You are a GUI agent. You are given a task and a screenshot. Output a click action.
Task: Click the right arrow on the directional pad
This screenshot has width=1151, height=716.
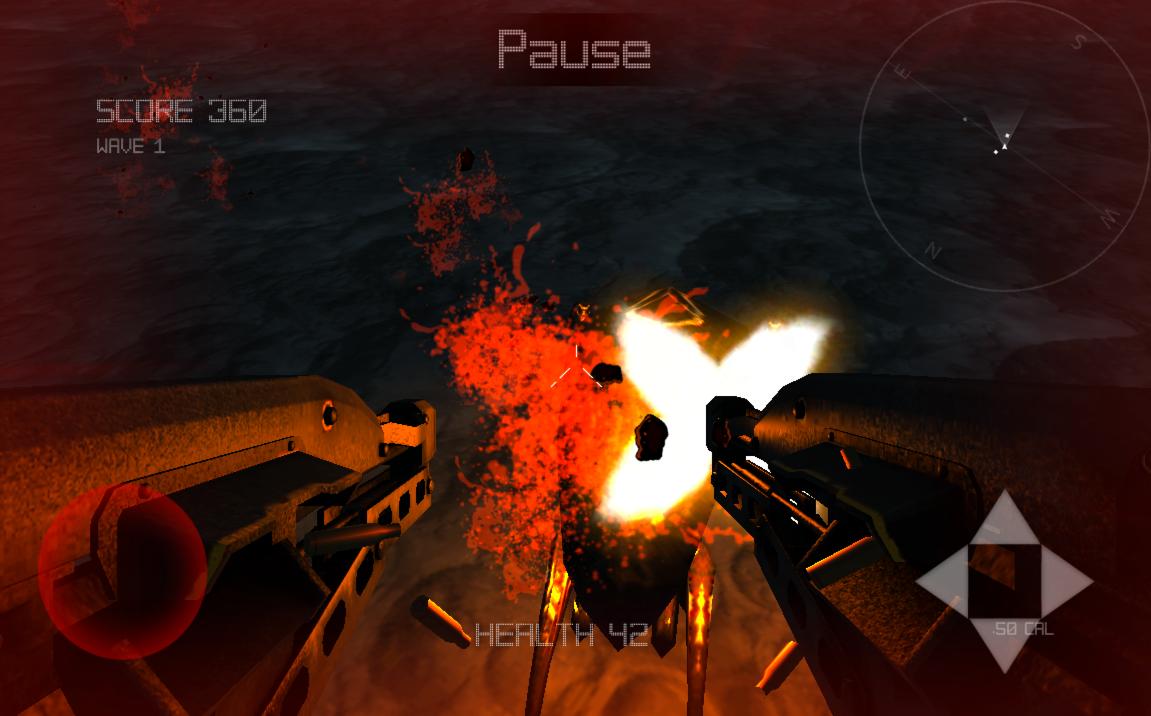pyautogui.click(x=1066, y=581)
